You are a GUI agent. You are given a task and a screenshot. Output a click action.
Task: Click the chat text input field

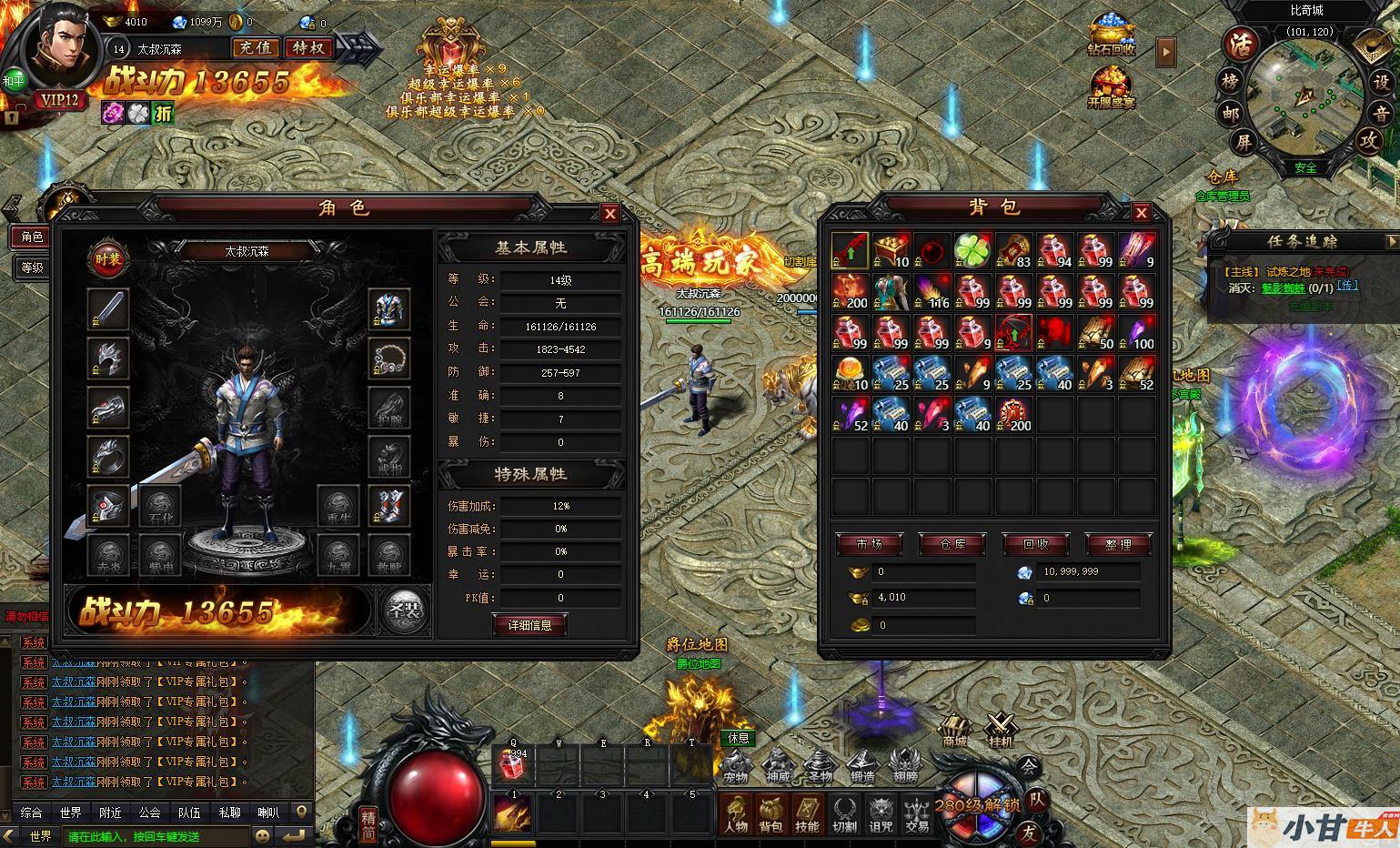(x=155, y=836)
